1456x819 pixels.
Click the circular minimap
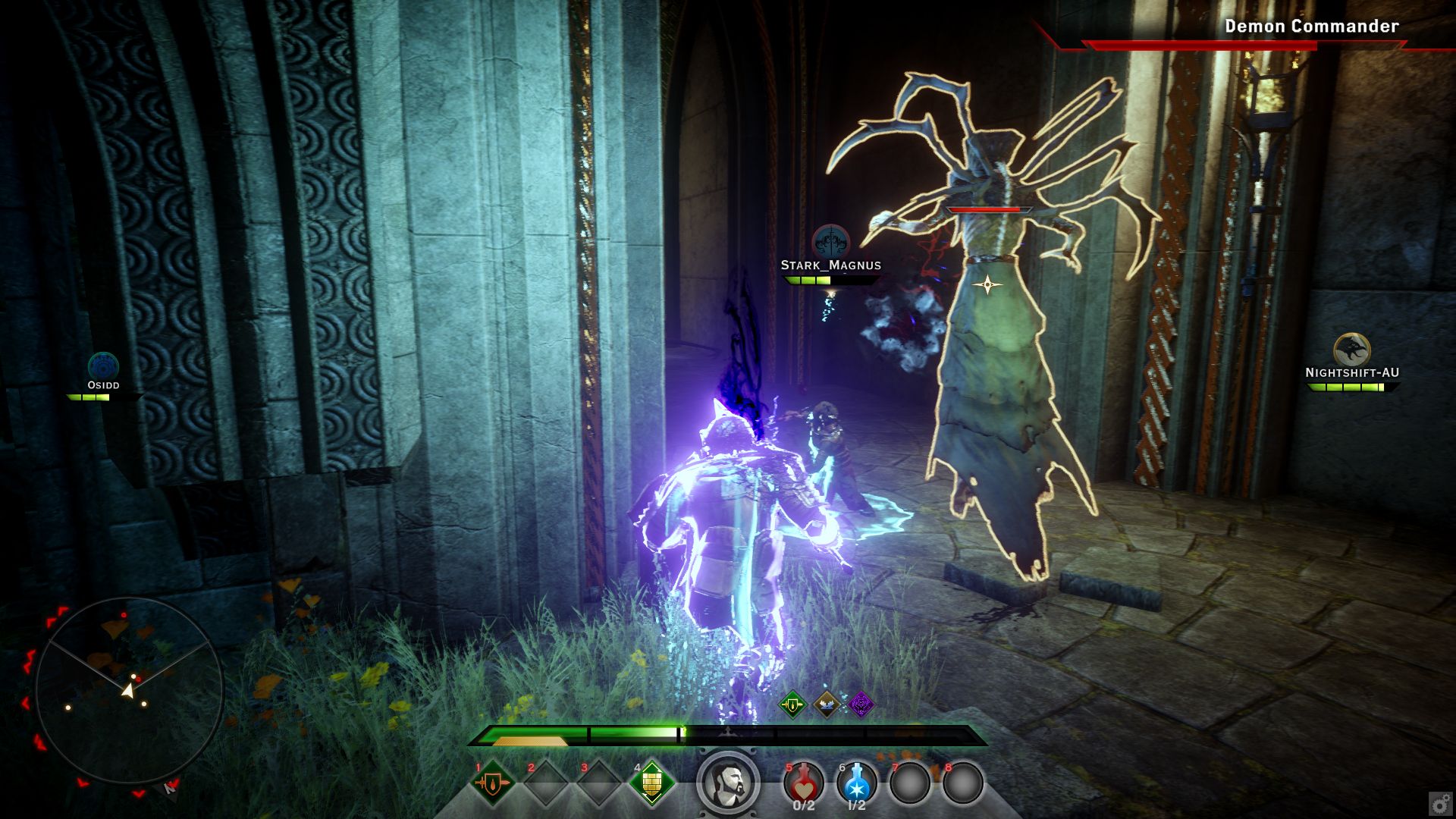[129, 692]
